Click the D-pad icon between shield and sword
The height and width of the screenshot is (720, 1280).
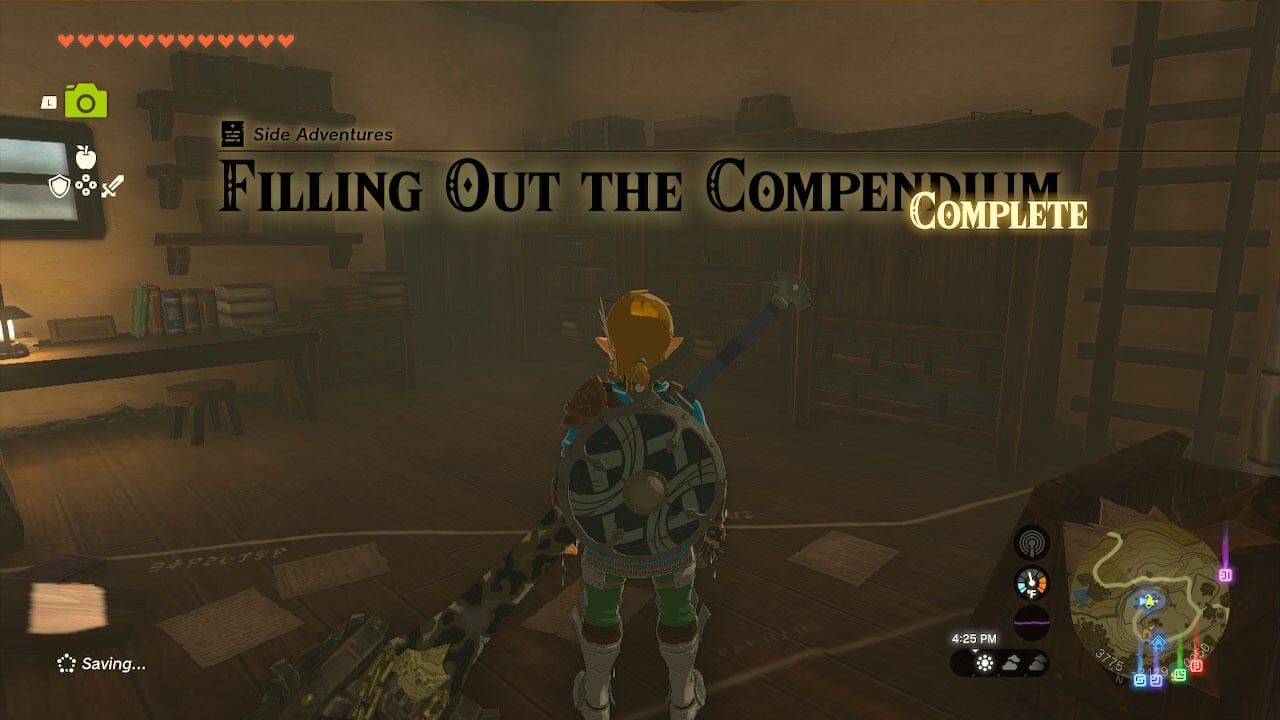click(86, 185)
